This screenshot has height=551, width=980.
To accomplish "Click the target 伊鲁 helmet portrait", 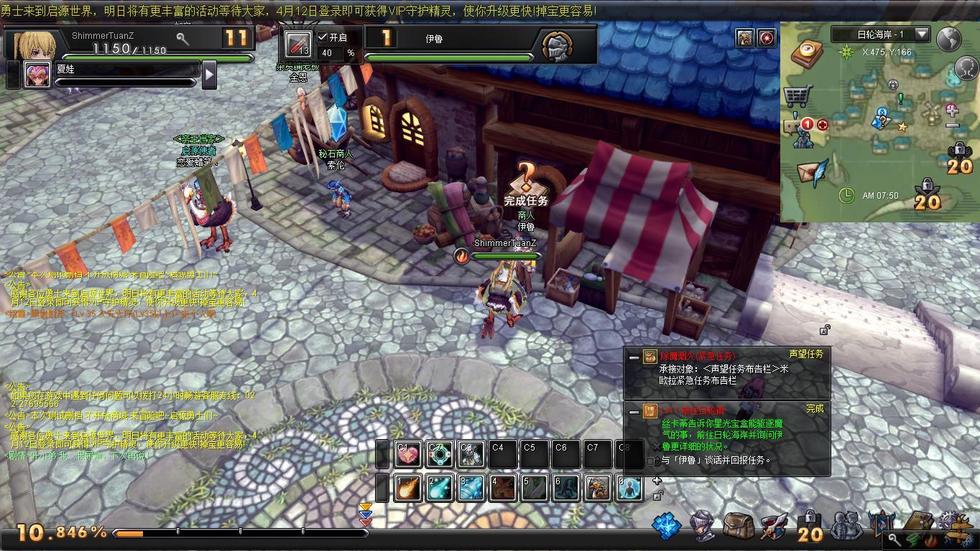I will pos(557,46).
